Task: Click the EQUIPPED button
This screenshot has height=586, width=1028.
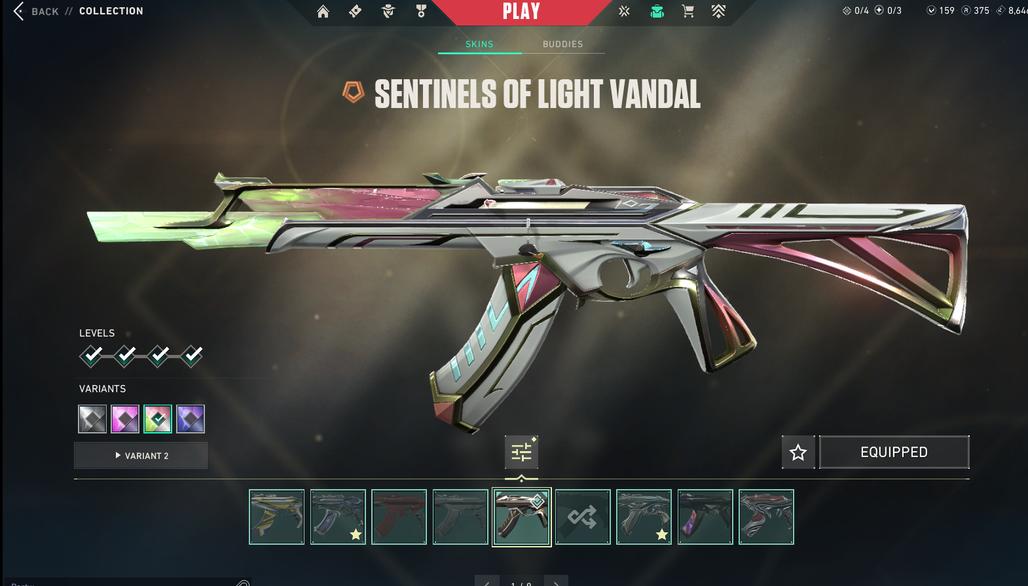Action: pyautogui.click(x=894, y=453)
